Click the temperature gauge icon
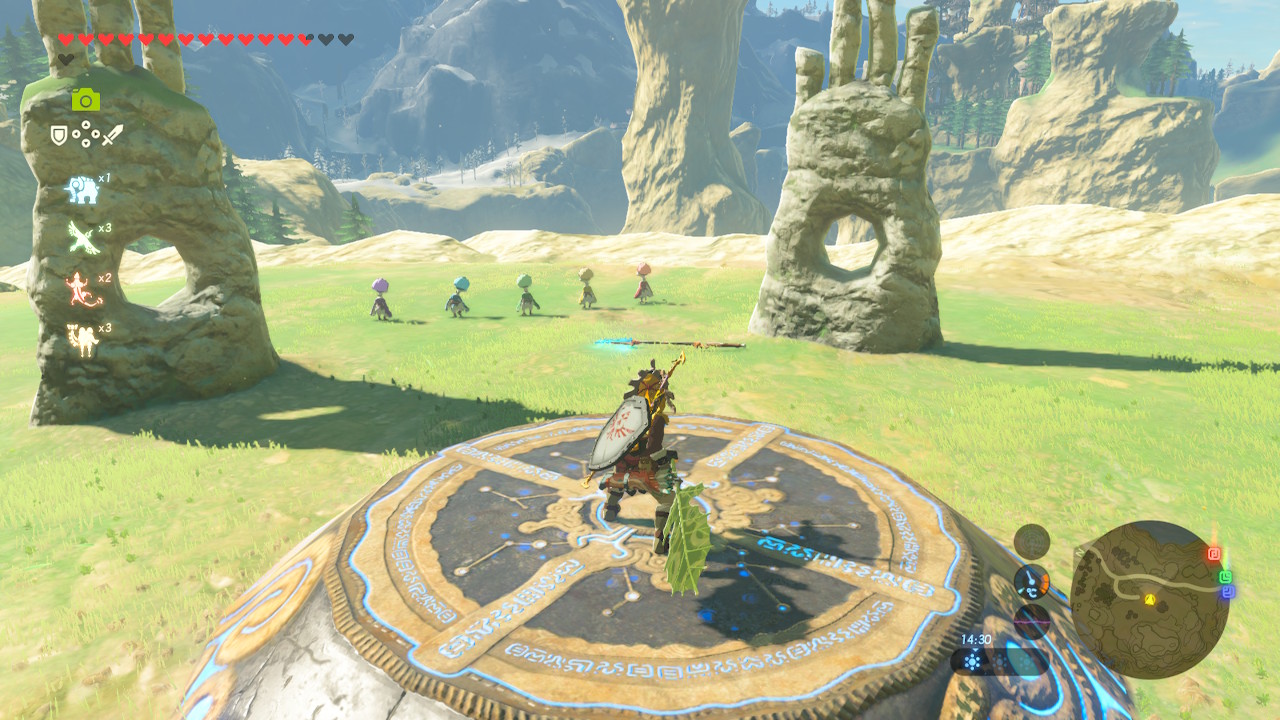Screen dimensions: 1280x720 point(1031,582)
